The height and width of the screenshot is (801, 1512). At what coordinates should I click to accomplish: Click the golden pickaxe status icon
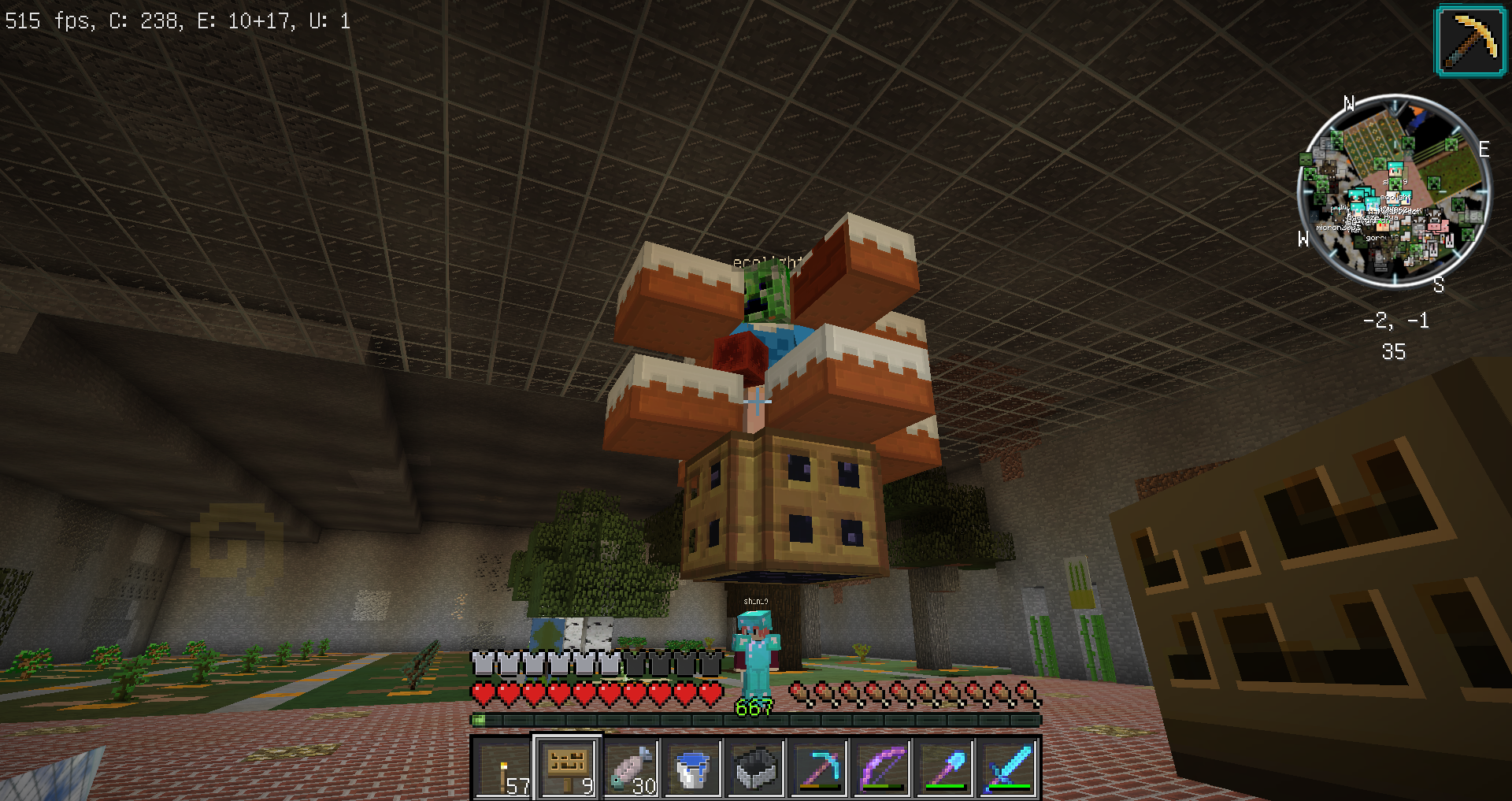coord(1470,41)
